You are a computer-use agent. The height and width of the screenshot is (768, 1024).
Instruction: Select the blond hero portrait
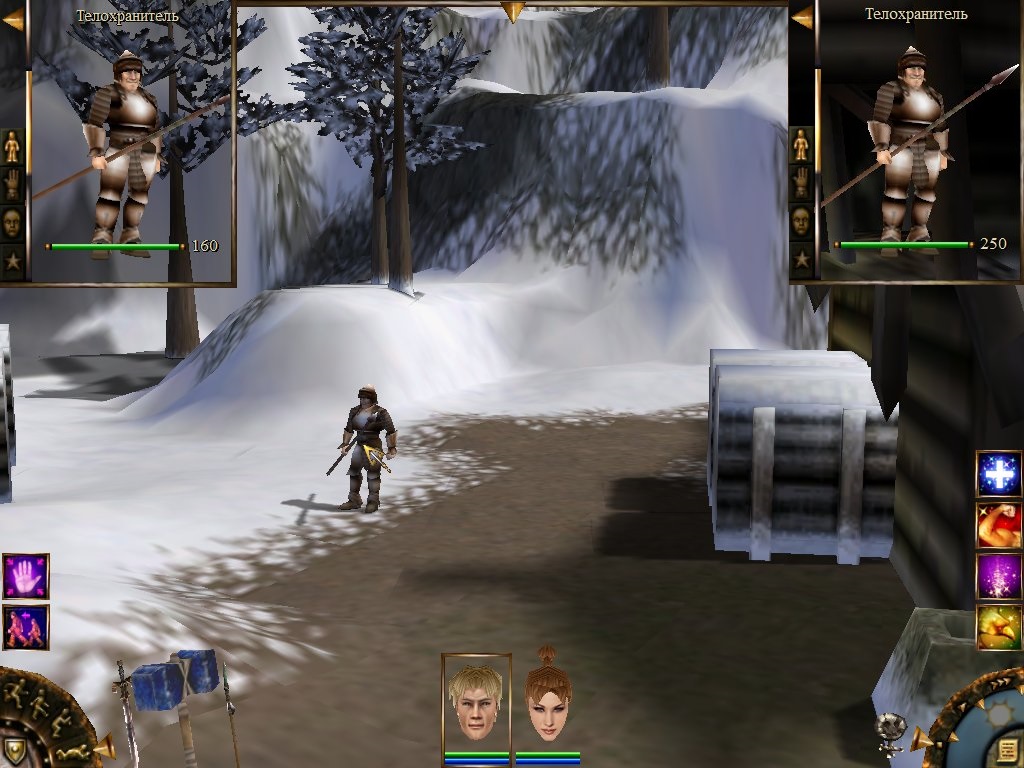click(x=475, y=702)
